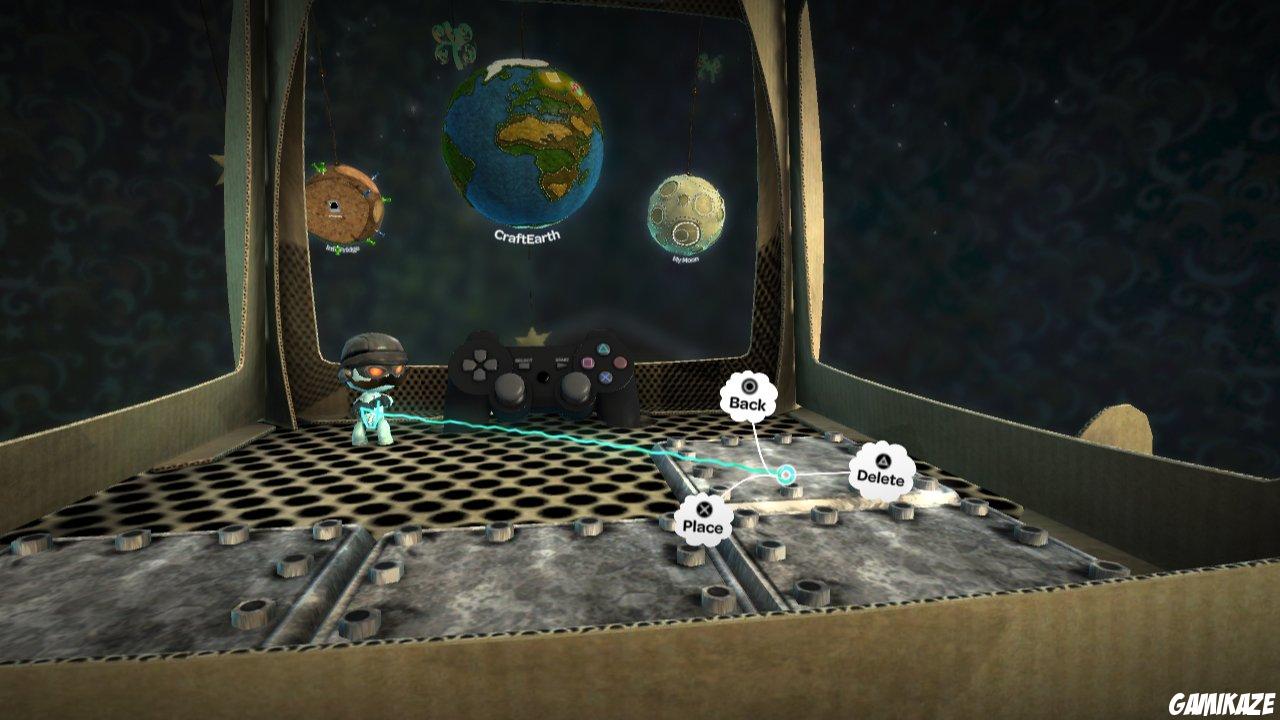Choose Place from the cursor popup options
Viewport: 1280px width, 720px height.
click(x=704, y=527)
